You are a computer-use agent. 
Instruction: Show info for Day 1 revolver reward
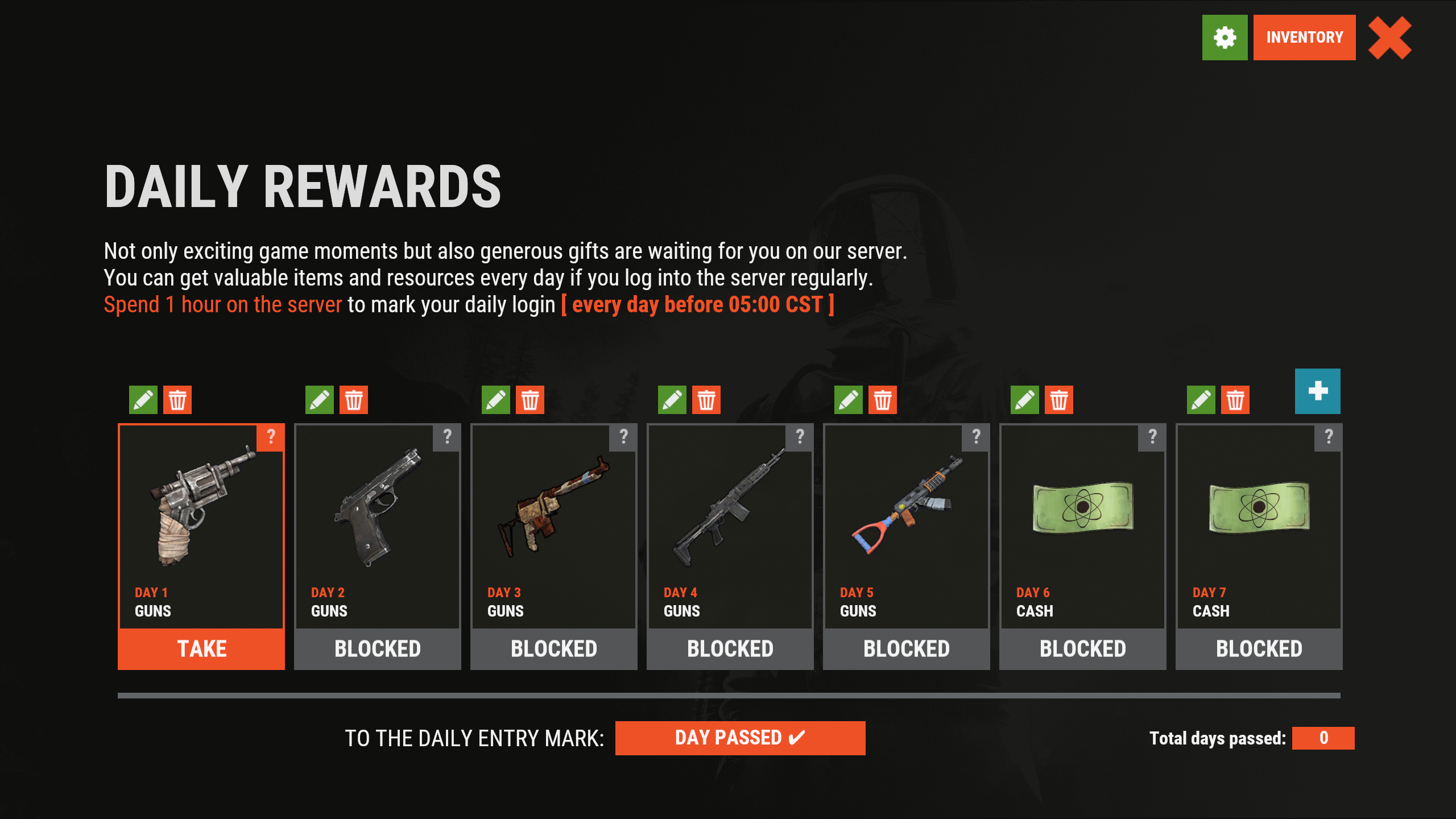point(271,437)
